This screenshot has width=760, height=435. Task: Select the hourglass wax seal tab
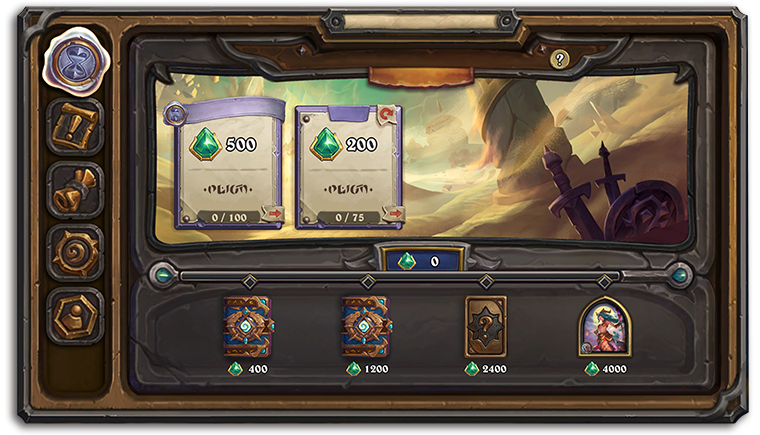click(x=75, y=62)
